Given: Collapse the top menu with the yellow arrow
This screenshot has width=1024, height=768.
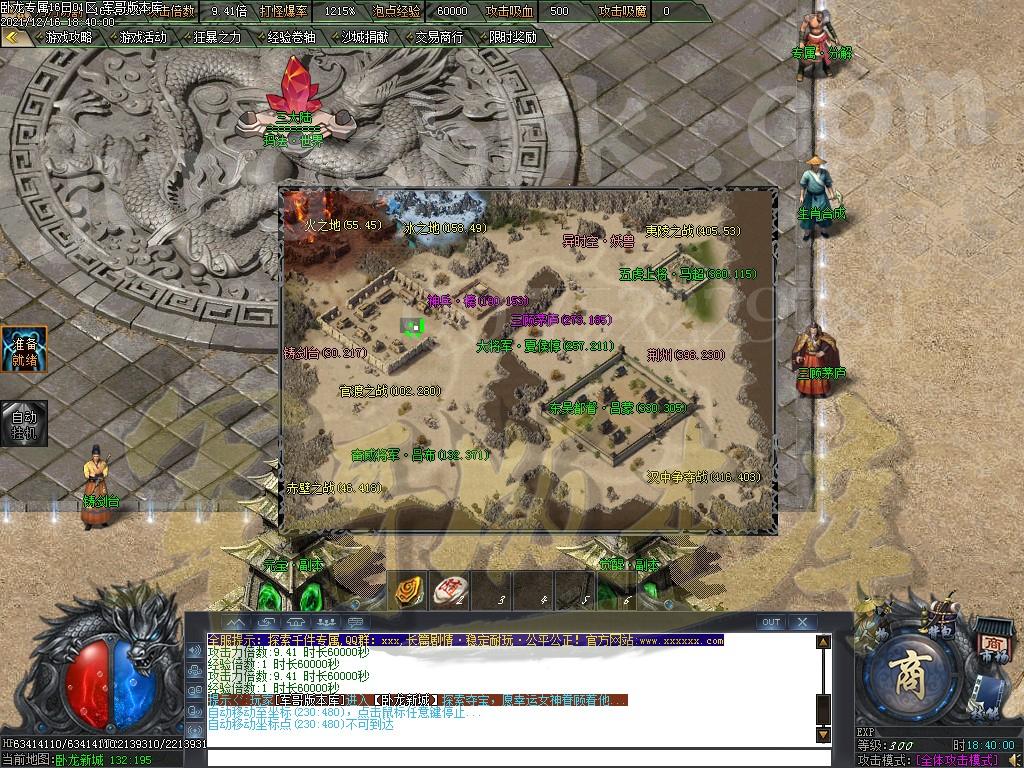Looking at the screenshot, I should [13, 37].
